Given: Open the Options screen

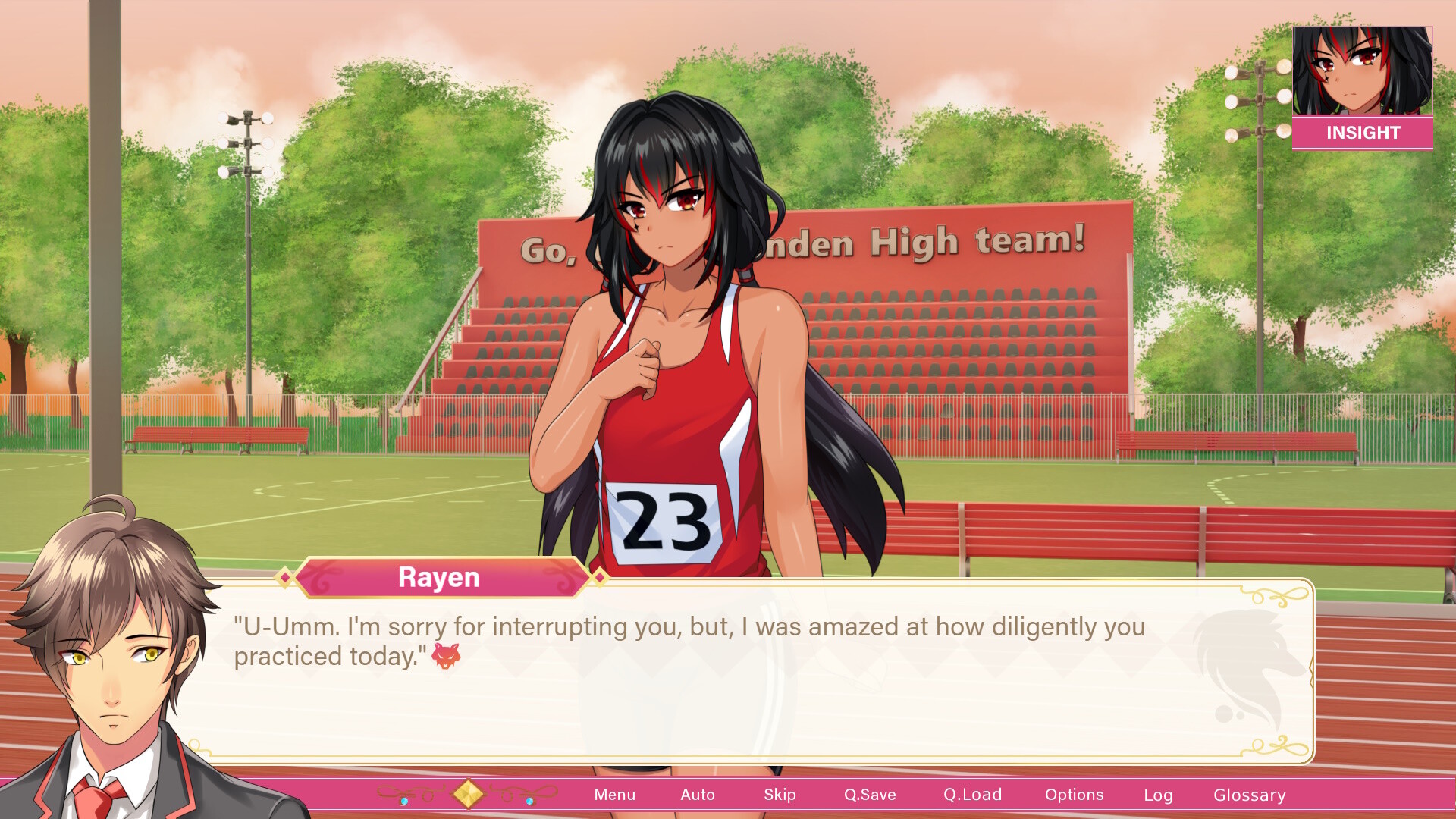Looking at the screenshot, I should pos(1074,795).
